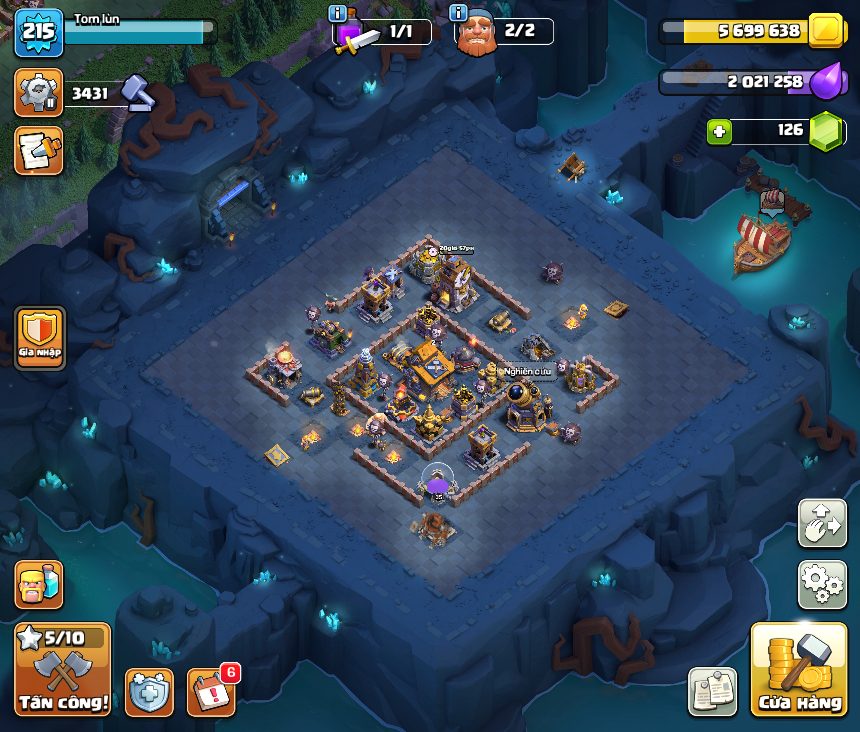Start a battle with Tấn Công
This screenshot has width=860, height=732.
(x=62, y=669)
